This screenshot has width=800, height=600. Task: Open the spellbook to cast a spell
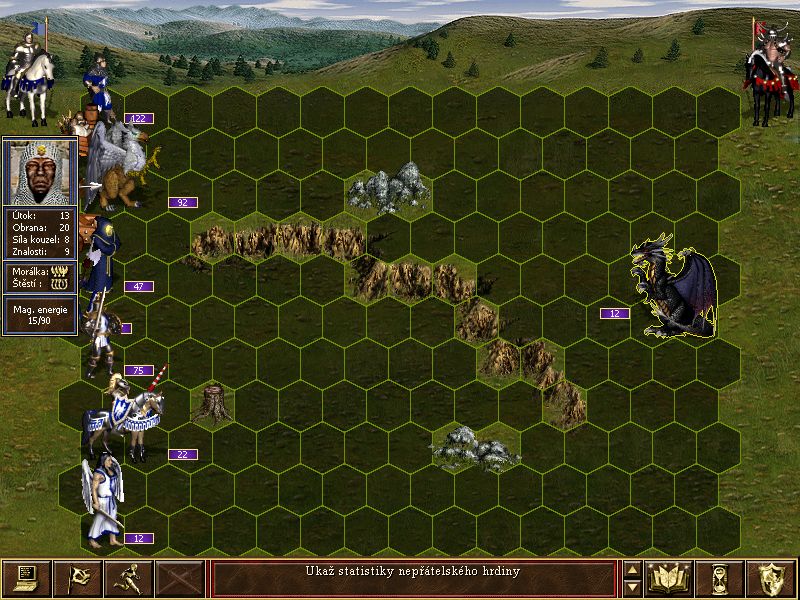669,578
